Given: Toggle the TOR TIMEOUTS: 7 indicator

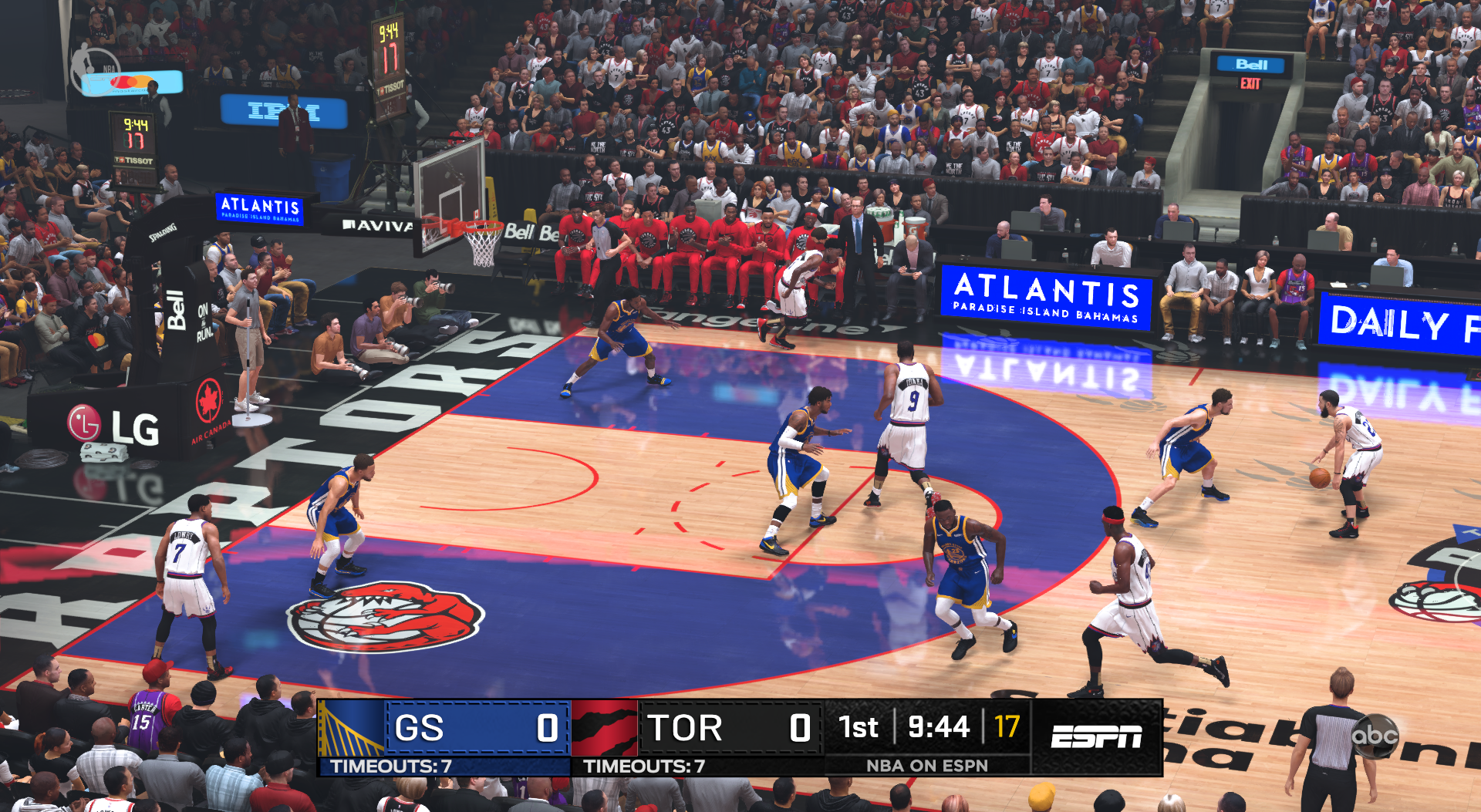Looking at the screenshot, I should [643, 767].
